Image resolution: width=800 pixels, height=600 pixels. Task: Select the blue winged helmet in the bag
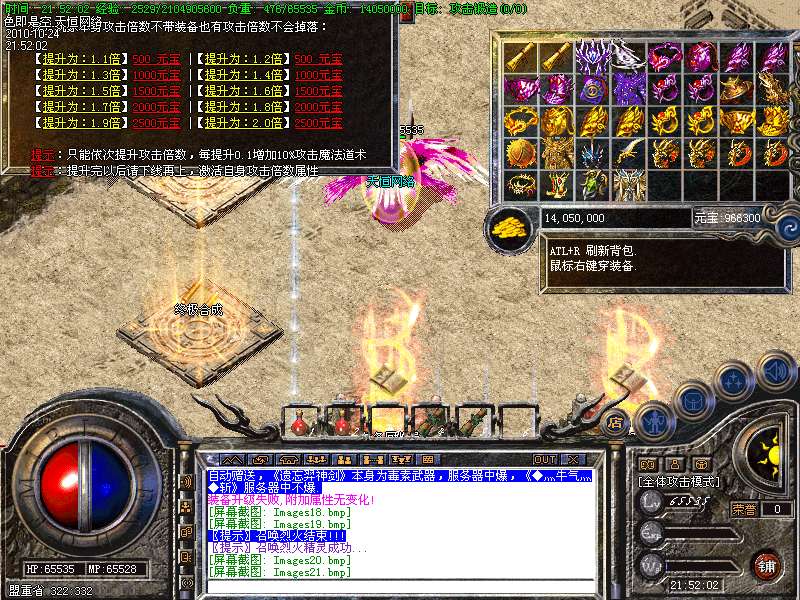pos(594,153)
